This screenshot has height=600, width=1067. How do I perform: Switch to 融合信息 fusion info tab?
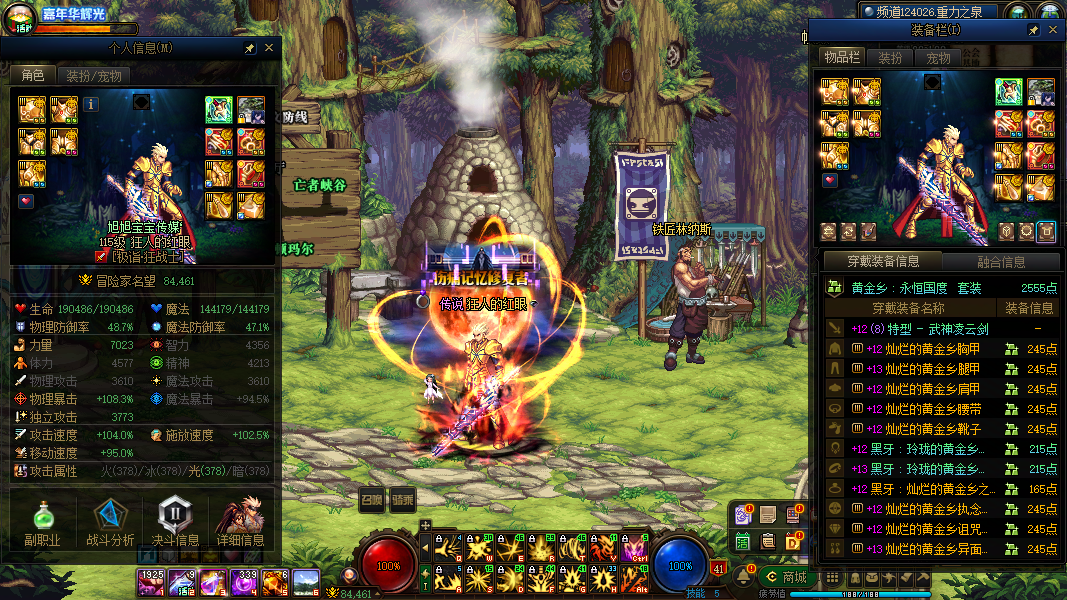(999, 262)
